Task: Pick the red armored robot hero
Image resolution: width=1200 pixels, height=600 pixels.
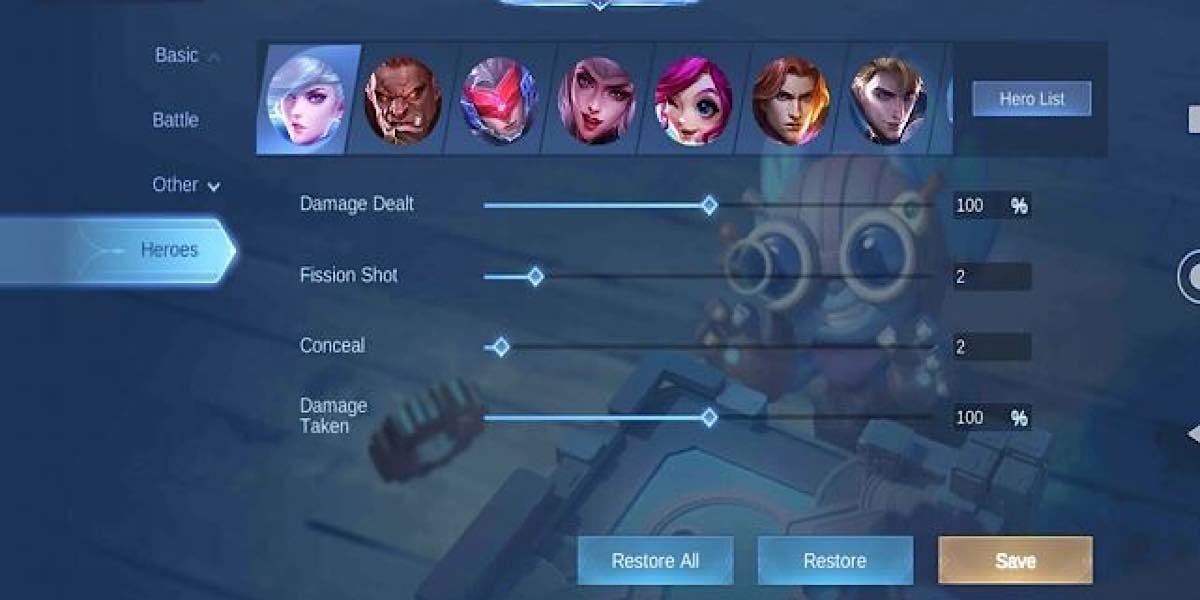Action: (x=499, y=101)
